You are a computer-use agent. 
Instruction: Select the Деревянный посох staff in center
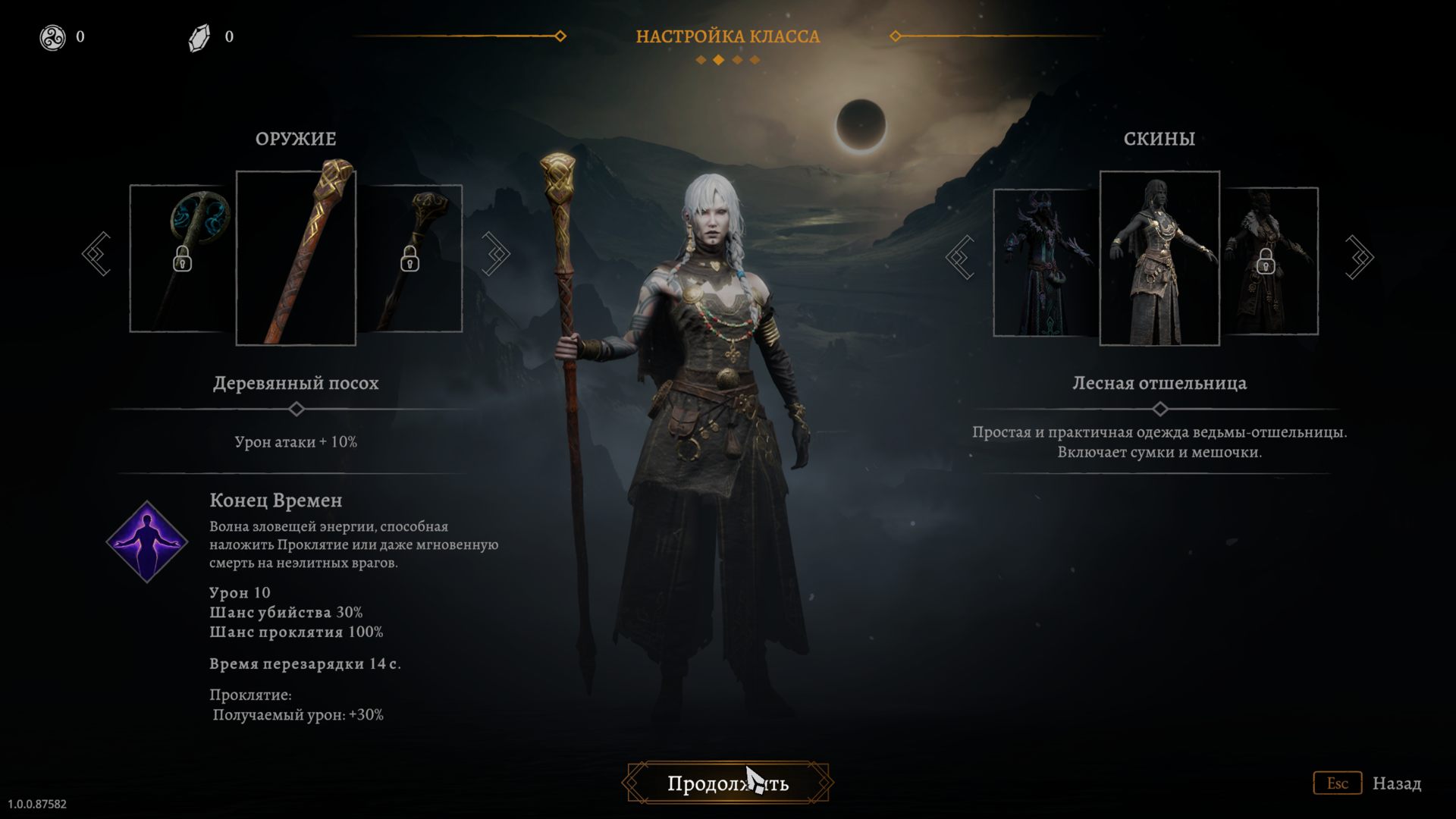tap(296, 258)
